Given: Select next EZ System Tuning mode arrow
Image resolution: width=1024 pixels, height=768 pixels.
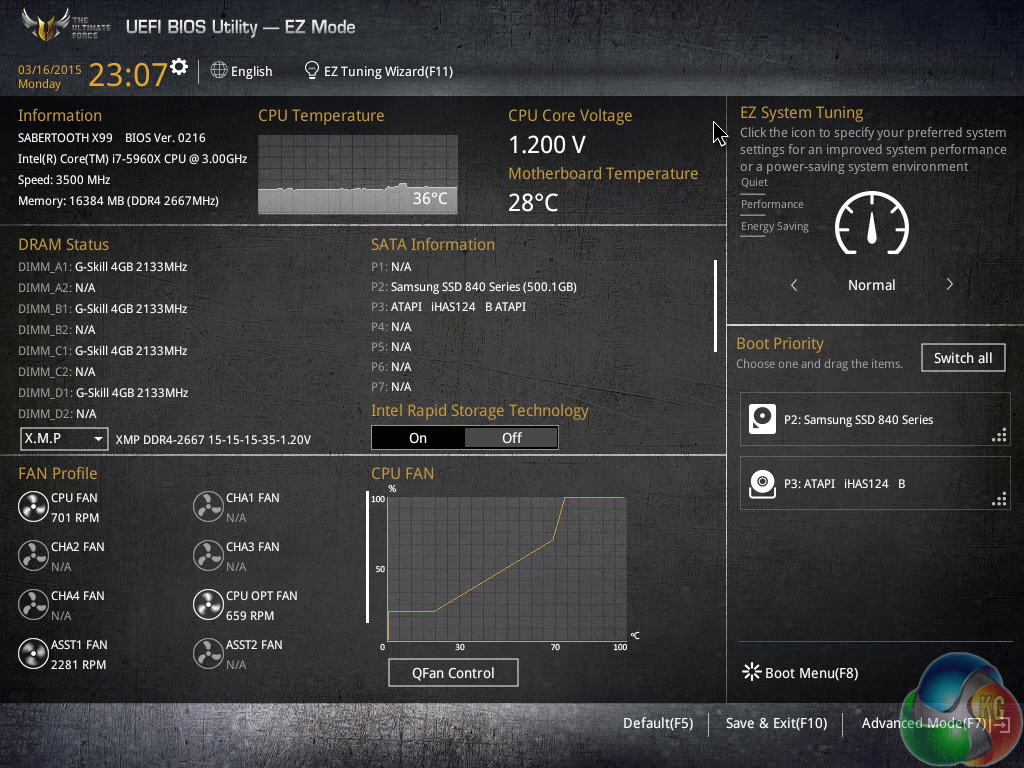Looking at the screenshot, I should [x=949, y=285].
